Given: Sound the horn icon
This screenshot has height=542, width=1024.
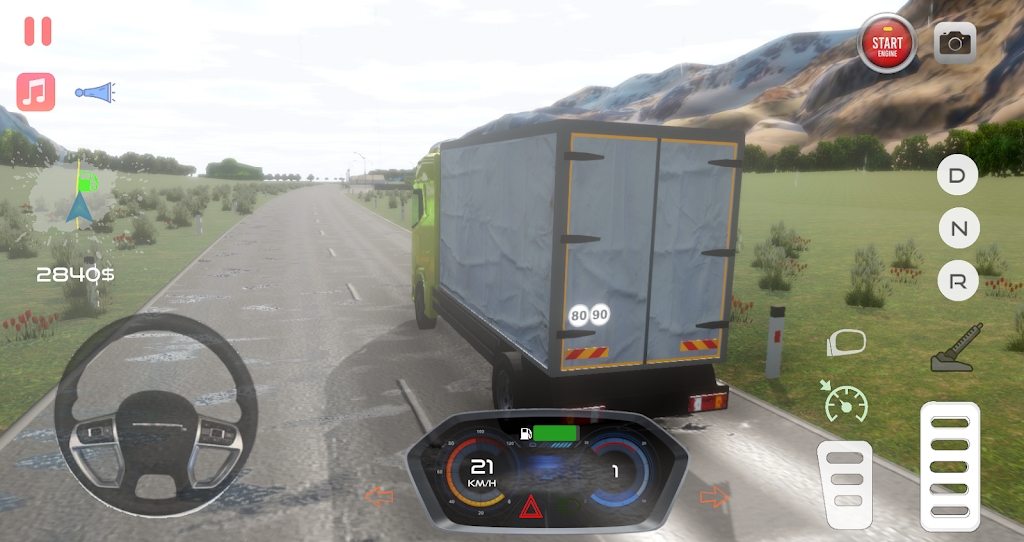Looking at the screenshot, I should tap(95, 93).
